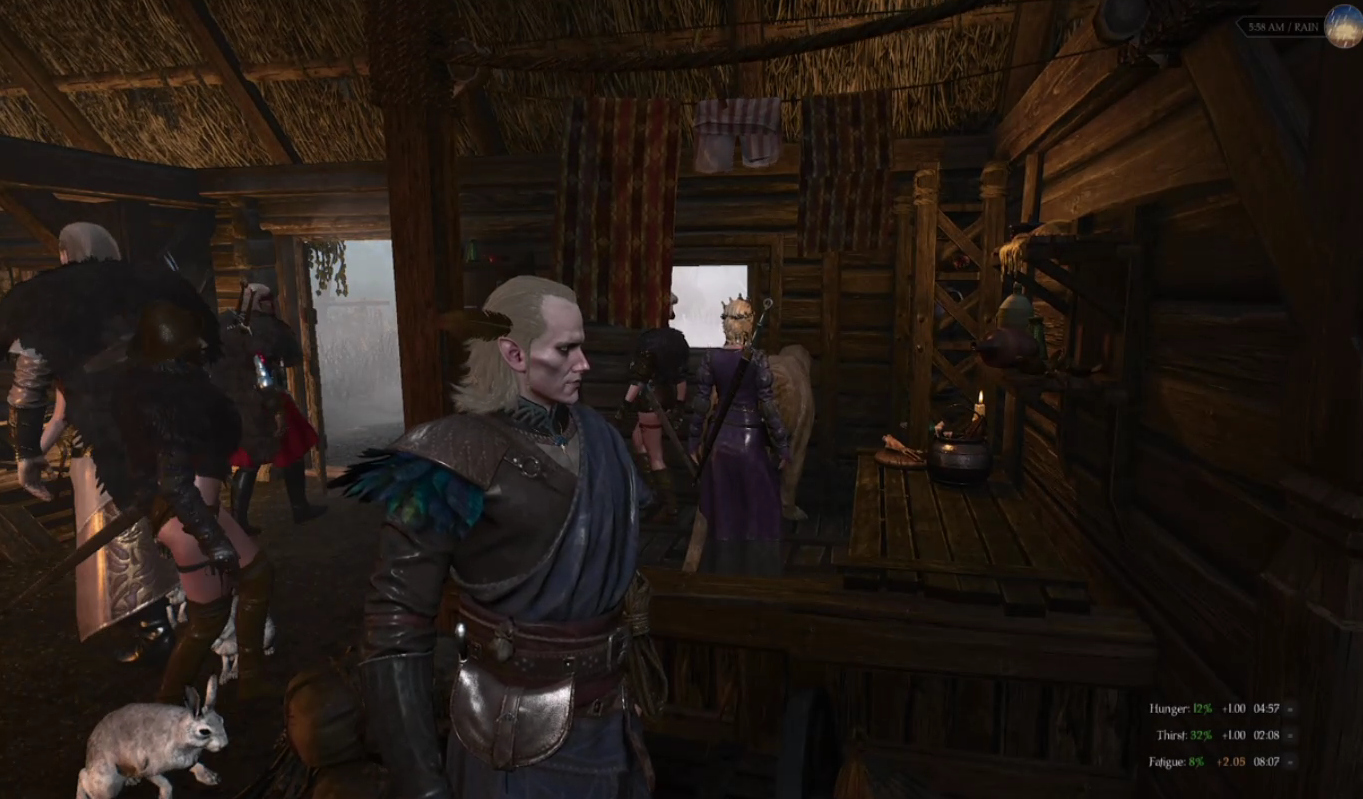1363x799 pixels.
Task: Click the rainy weather globe icon
Action: [x=1343, y=27]
